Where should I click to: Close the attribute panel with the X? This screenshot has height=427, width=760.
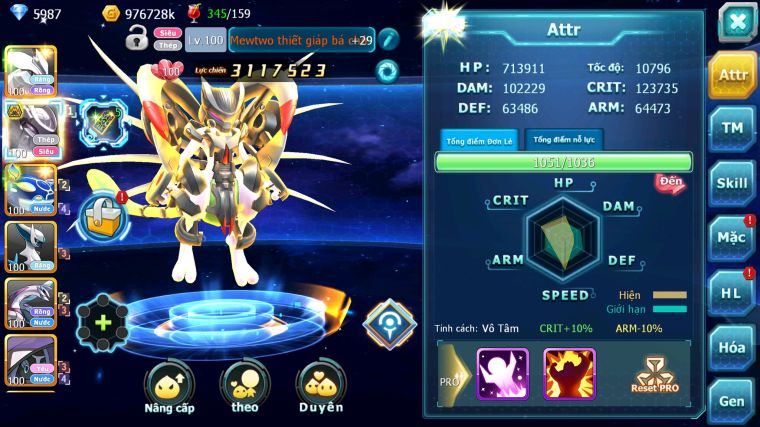736,21
